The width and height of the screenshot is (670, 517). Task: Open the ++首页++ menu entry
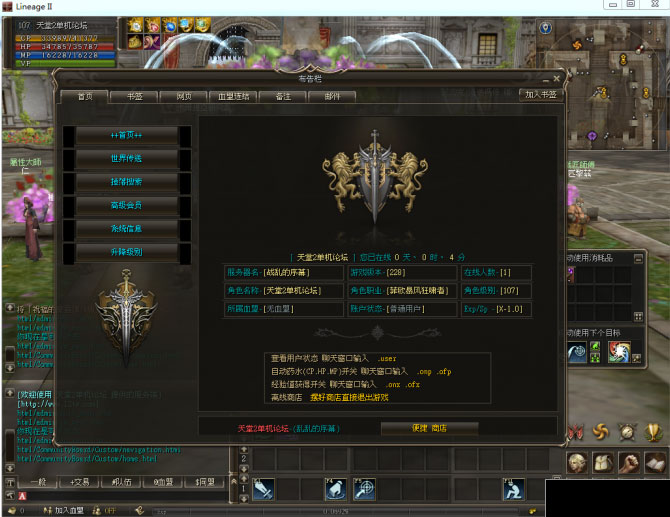pos(126,135)
